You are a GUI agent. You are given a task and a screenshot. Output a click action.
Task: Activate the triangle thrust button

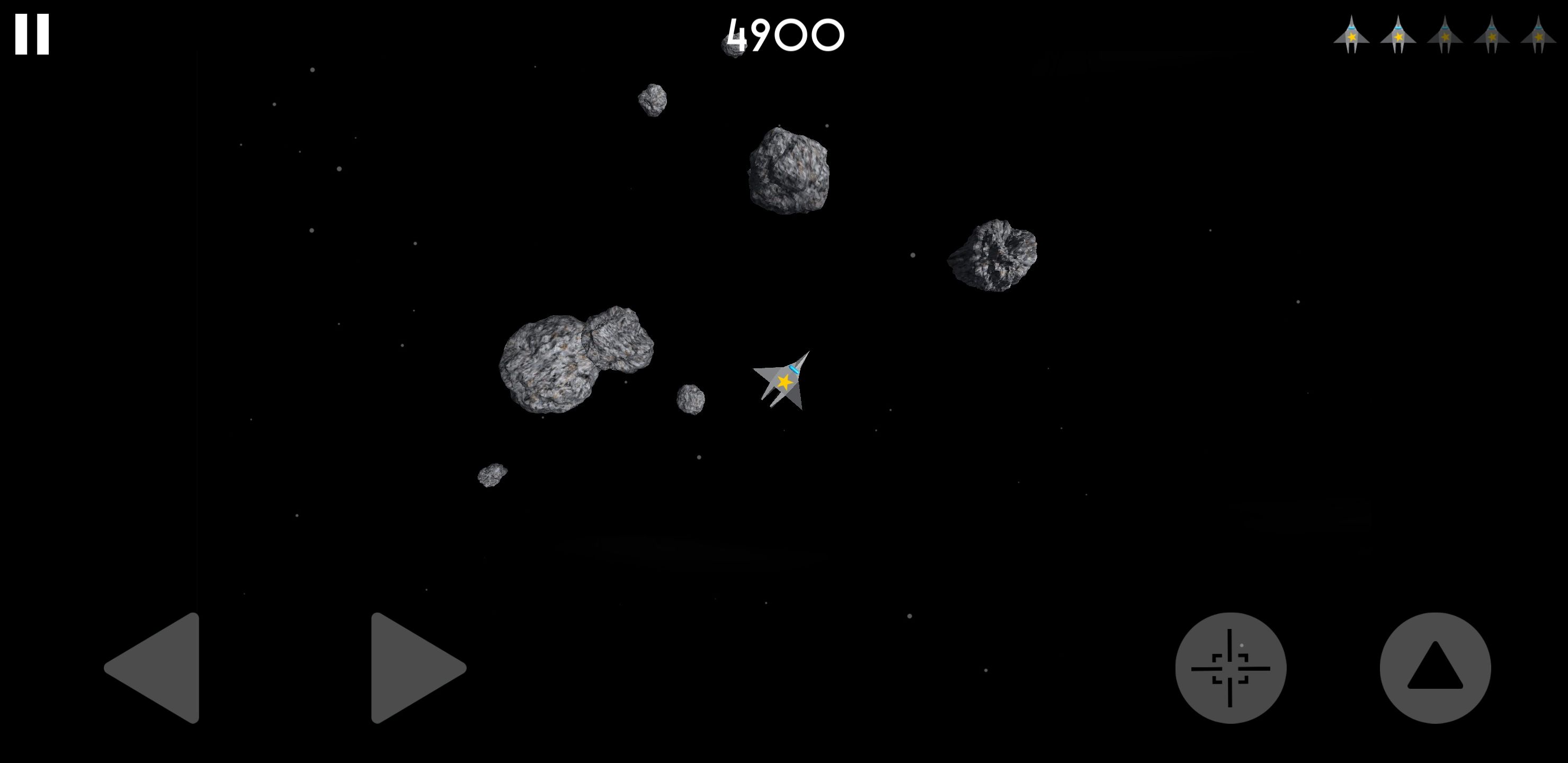click(1435, 668)
